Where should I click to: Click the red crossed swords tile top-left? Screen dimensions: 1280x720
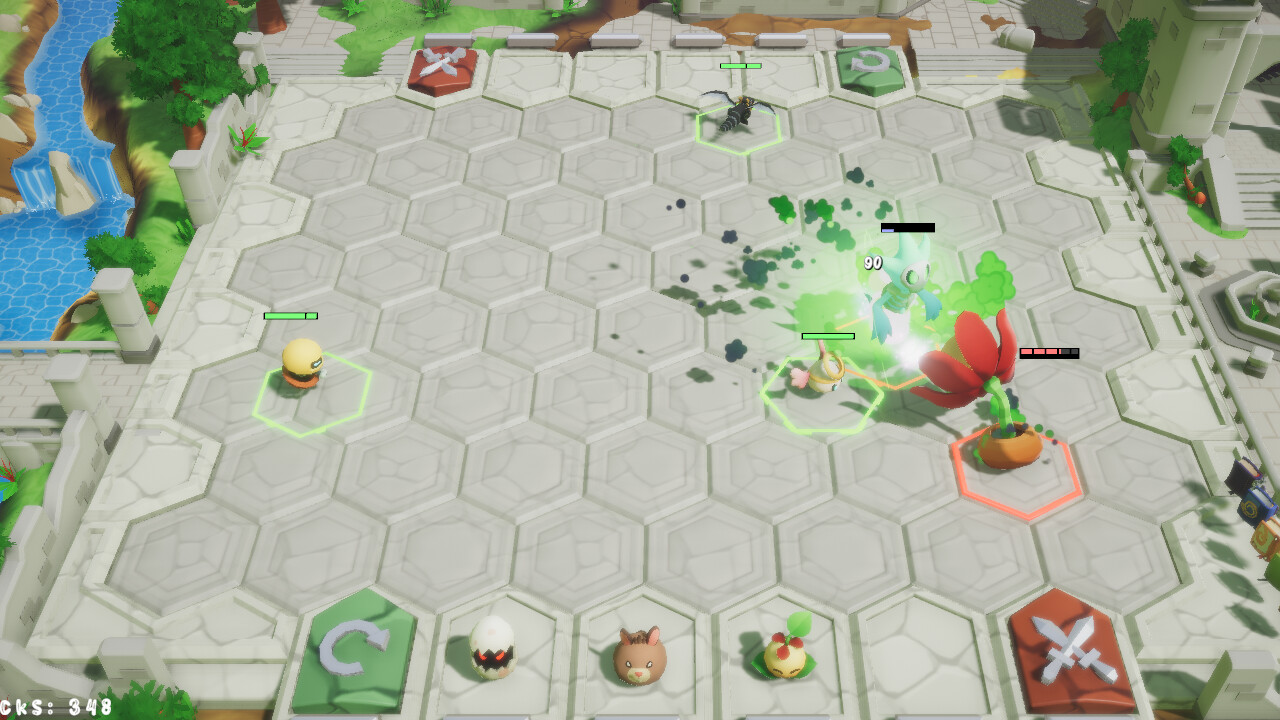tap(444, 72)
